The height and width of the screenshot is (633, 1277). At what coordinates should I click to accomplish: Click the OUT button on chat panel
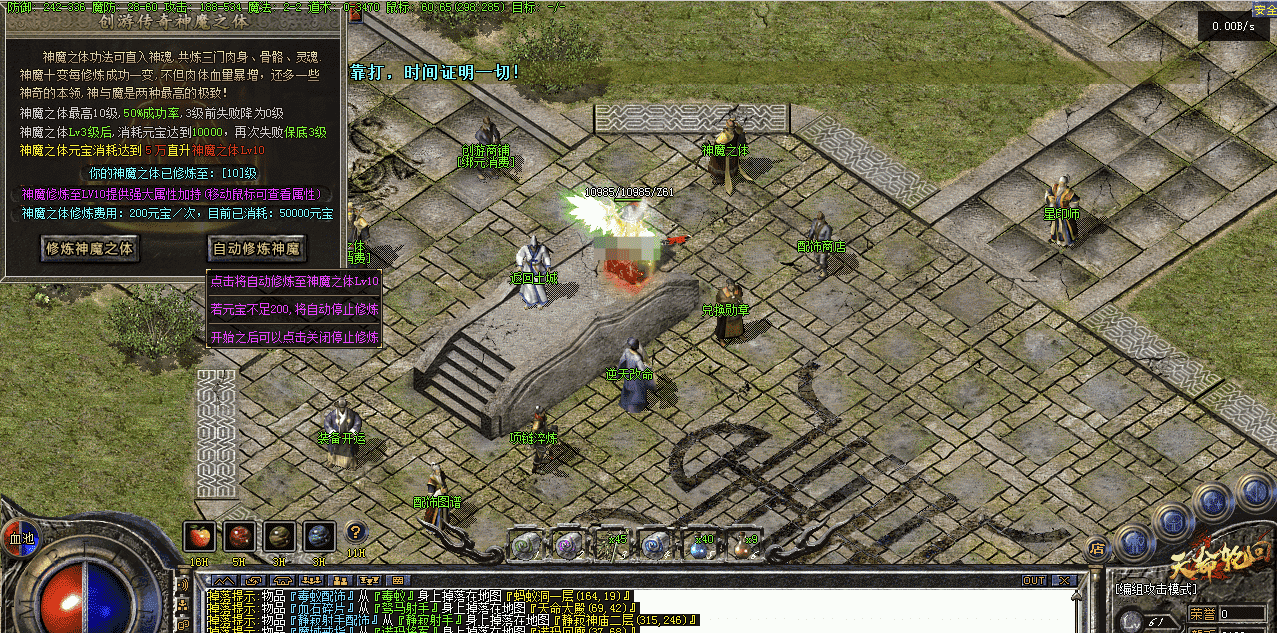point(1033,580)
